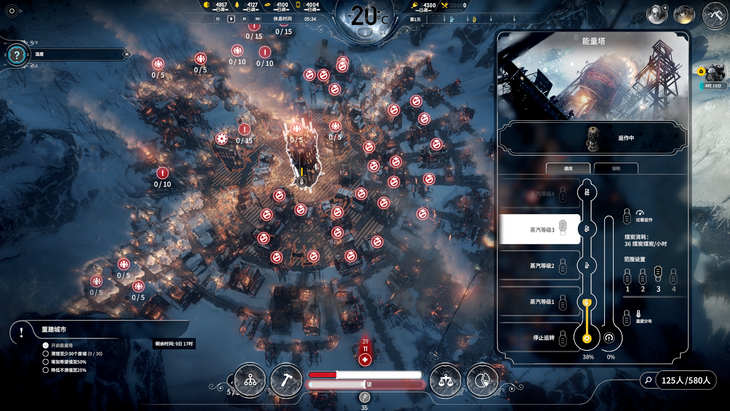Open the technology tree

point(250,380)
